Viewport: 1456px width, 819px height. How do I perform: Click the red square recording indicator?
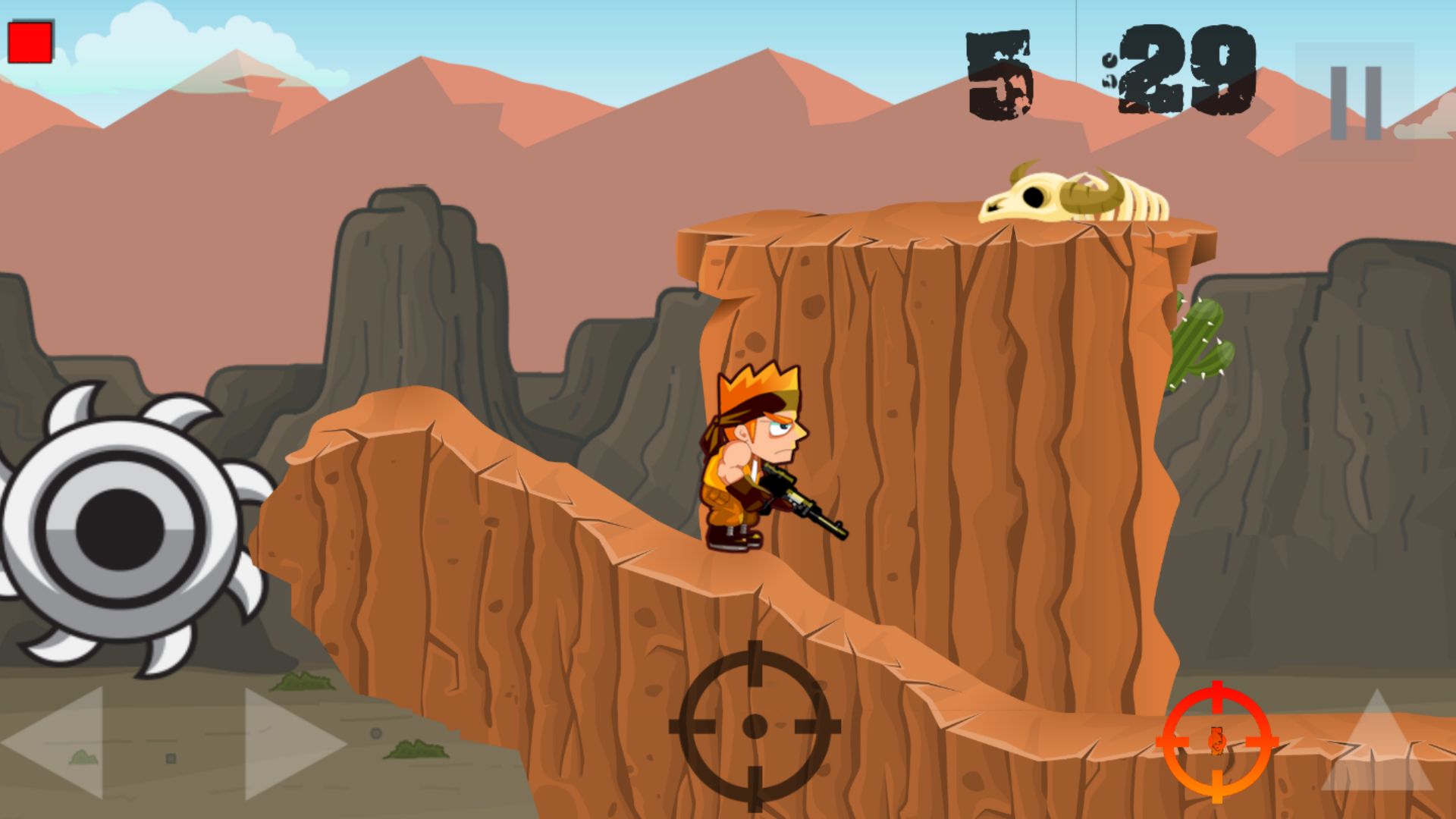click(x=30, y=42)
